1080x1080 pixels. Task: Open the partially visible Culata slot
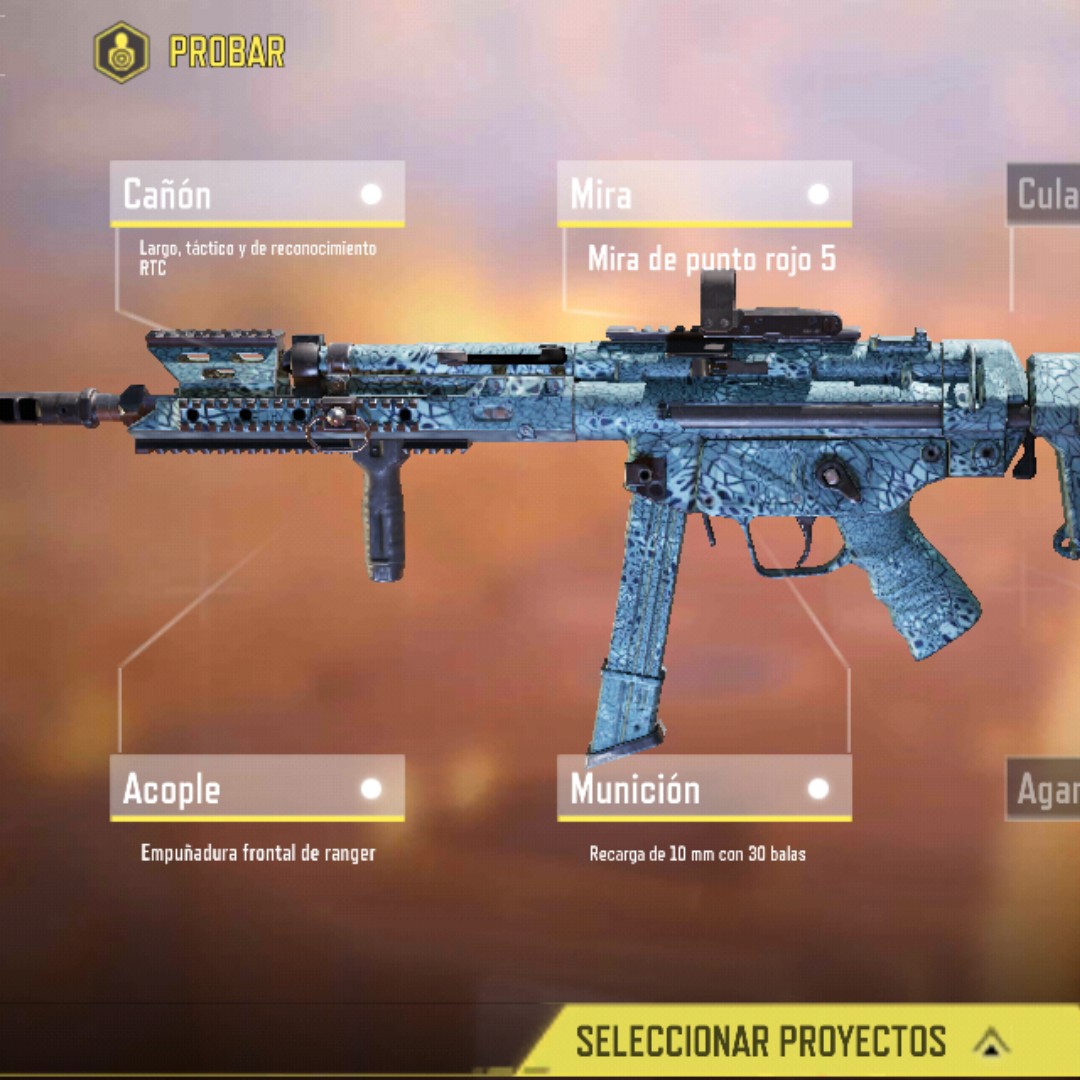1044,194
